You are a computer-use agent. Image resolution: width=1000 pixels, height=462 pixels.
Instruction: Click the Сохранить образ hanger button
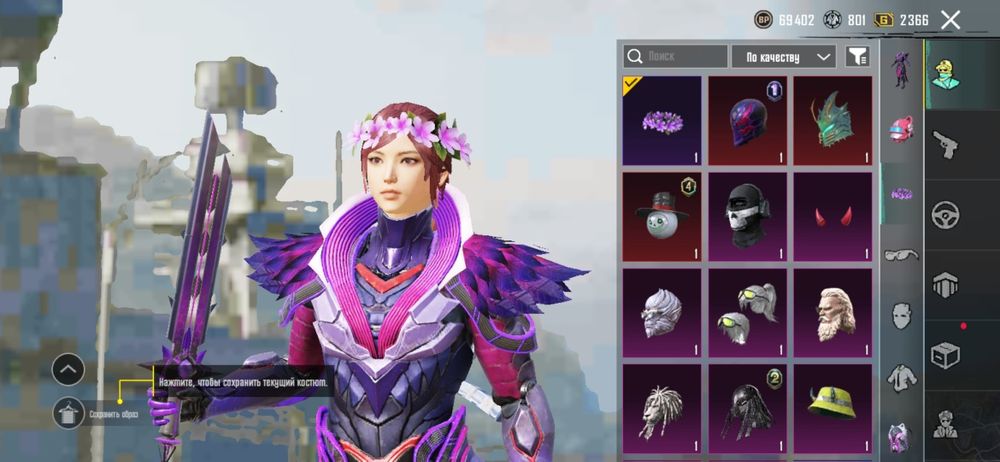pos(68,412)
